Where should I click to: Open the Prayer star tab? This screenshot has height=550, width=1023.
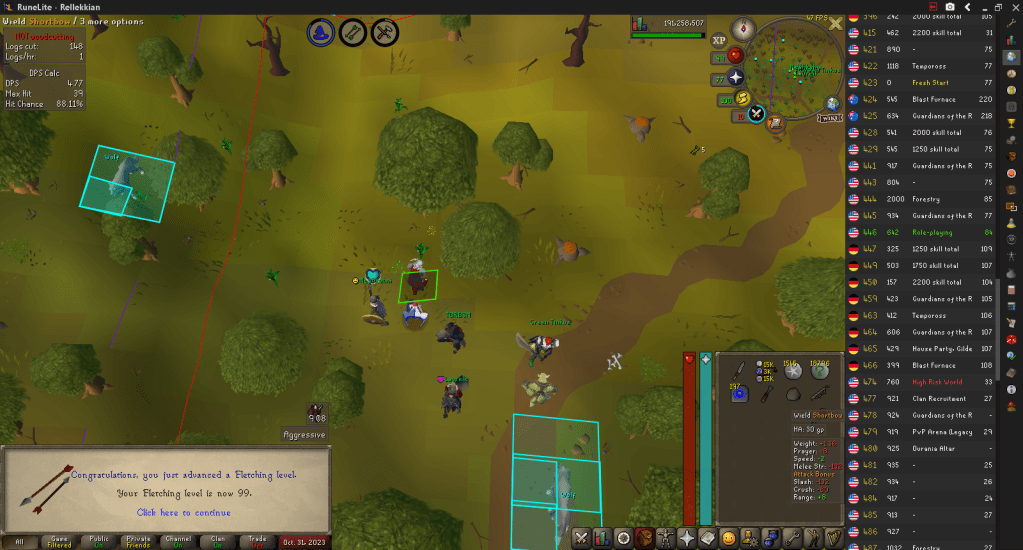coord(688,538)
